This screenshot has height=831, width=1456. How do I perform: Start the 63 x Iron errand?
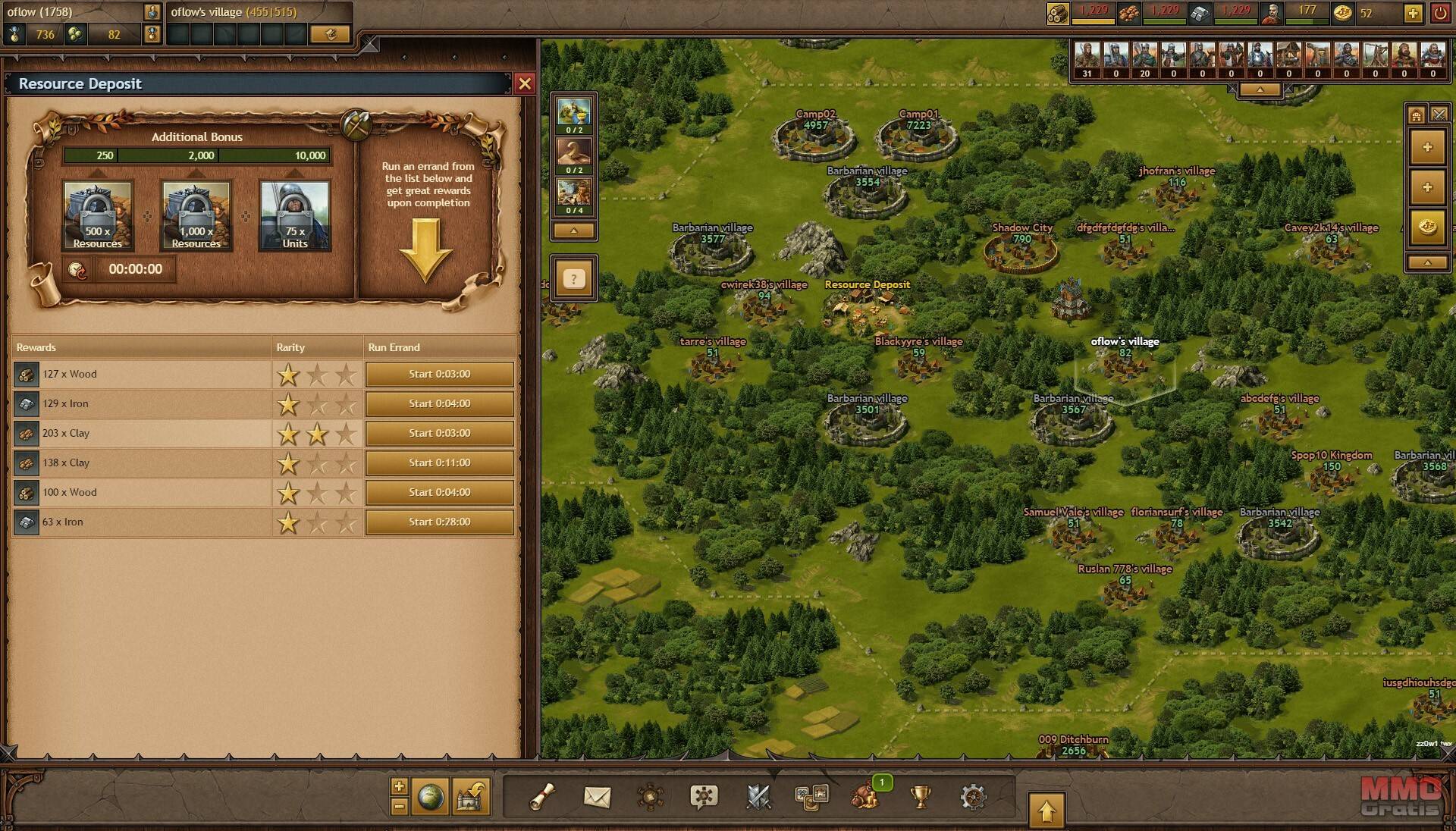coord(439,522)
